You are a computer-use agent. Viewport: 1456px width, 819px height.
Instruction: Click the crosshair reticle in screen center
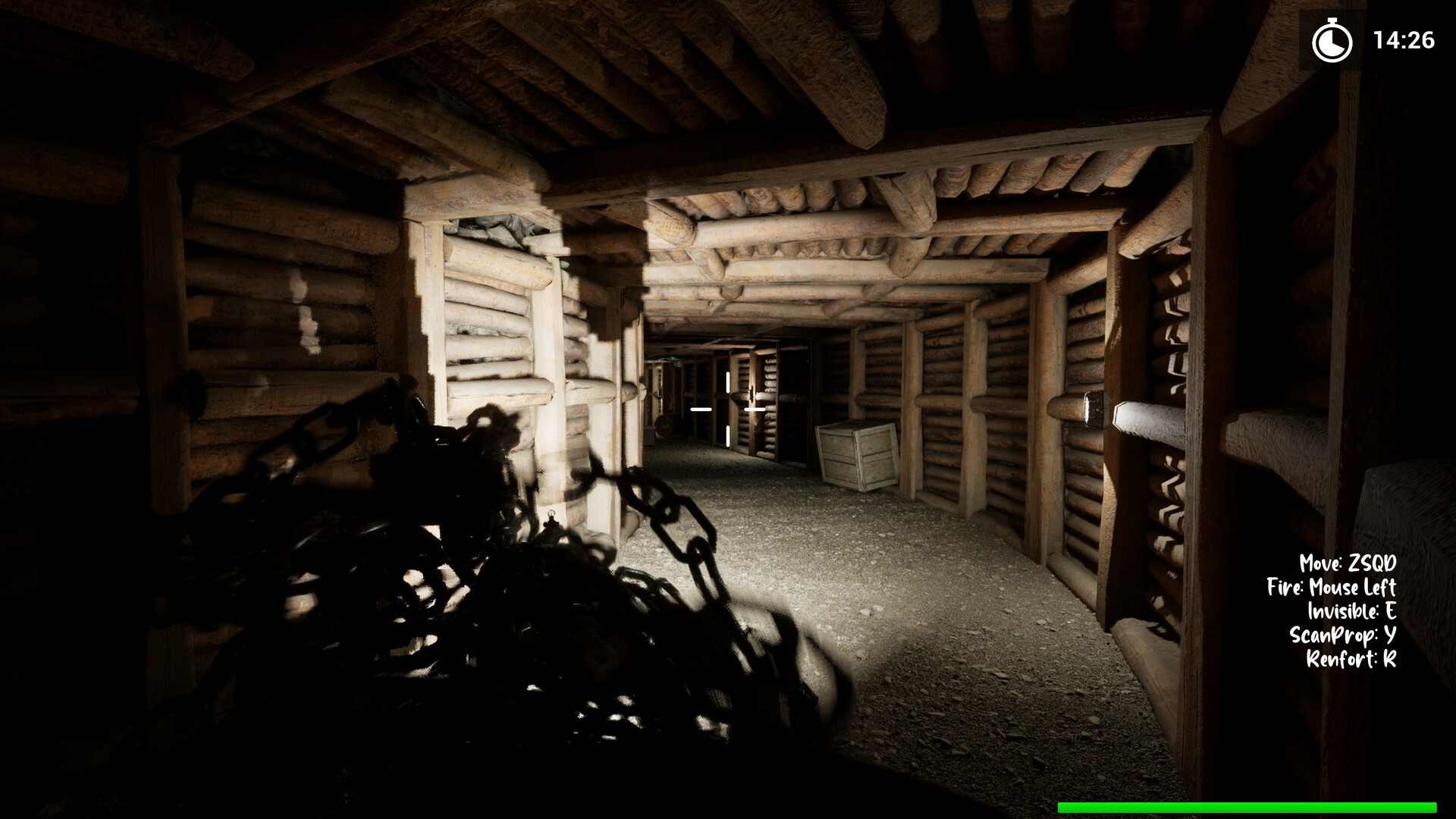[727, 409]
